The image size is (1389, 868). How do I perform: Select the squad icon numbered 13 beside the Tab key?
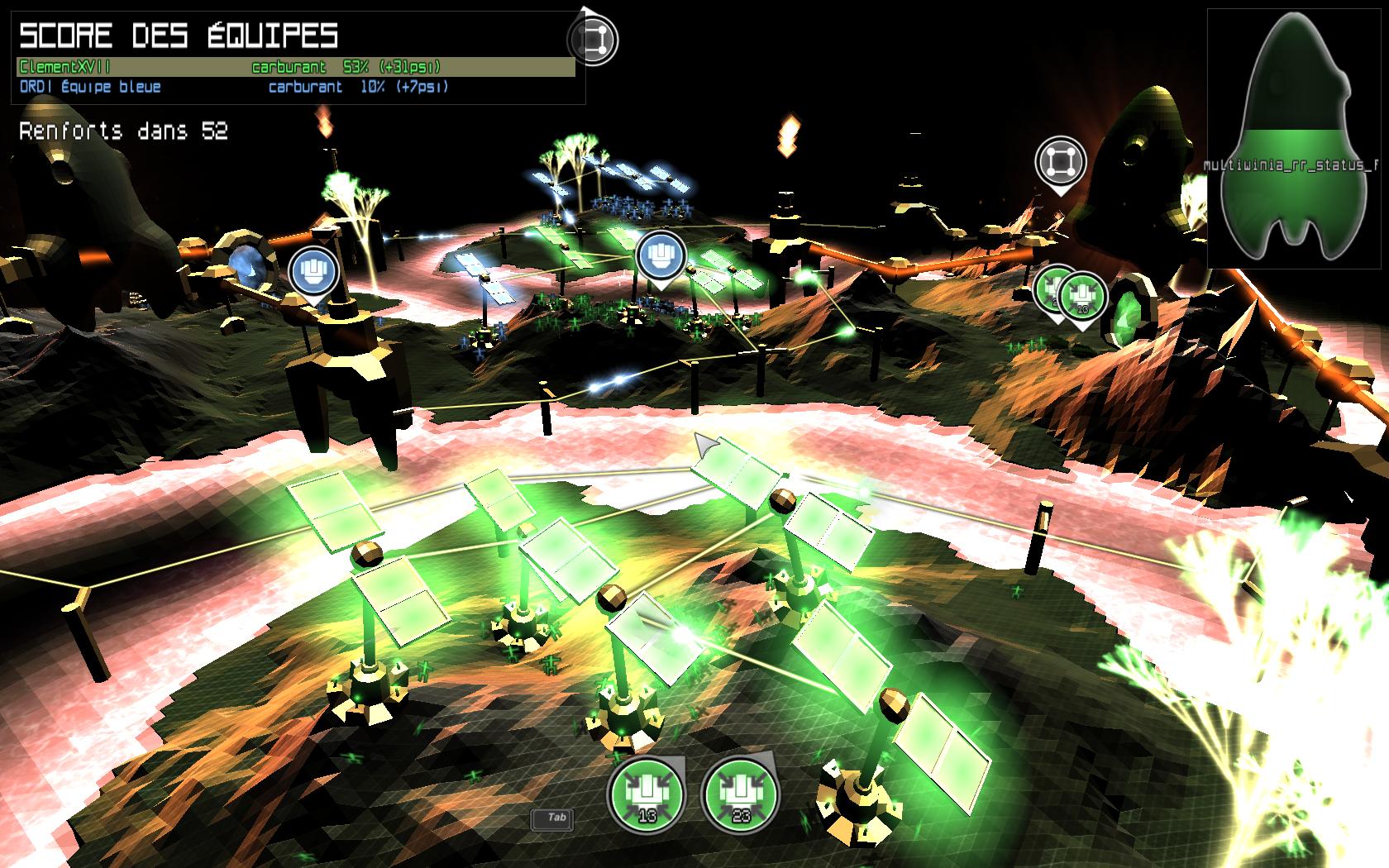(x=647, y=794)
